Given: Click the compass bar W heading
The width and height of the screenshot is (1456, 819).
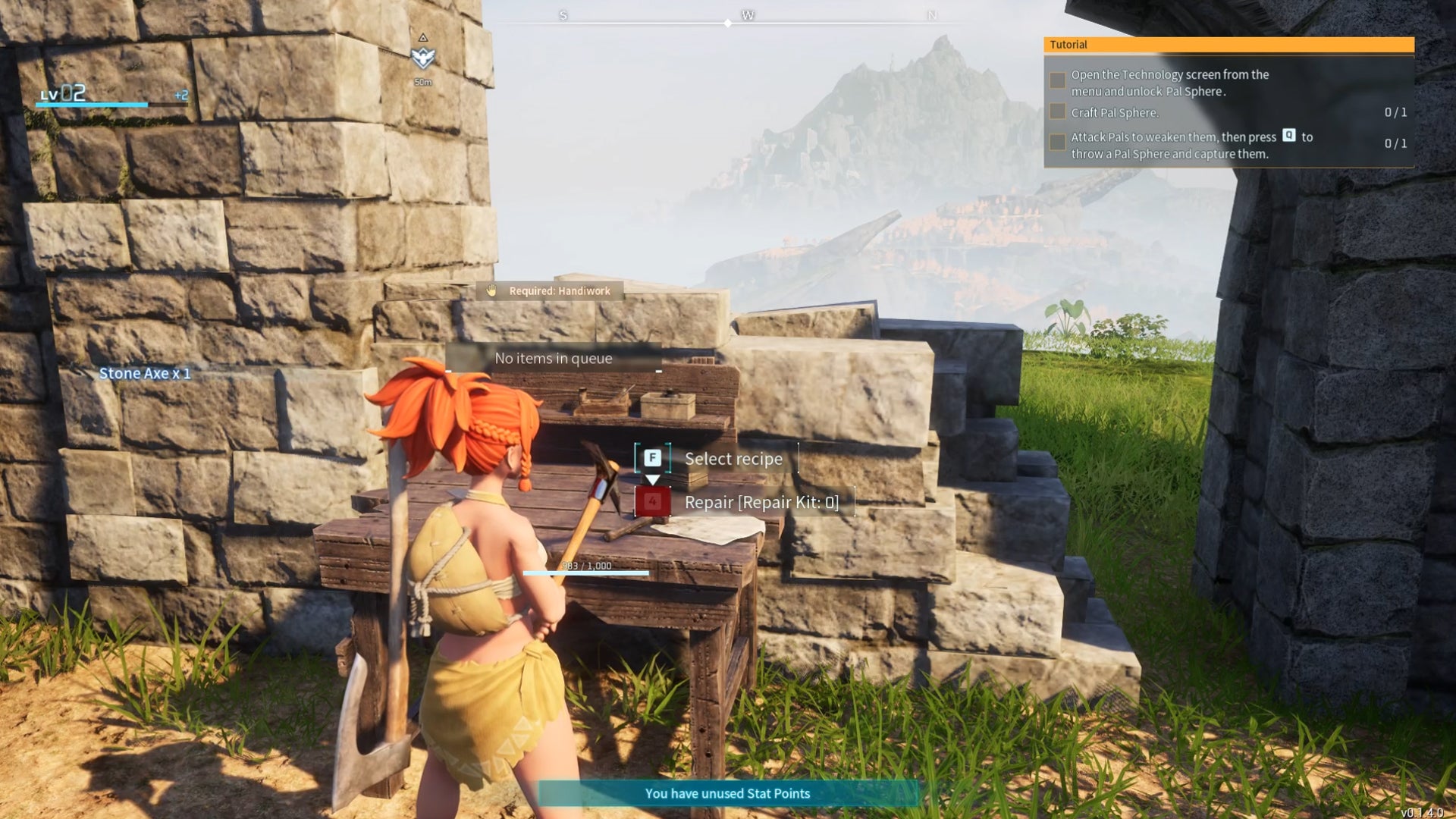Looking at the screenshot, I should (748, 15).
